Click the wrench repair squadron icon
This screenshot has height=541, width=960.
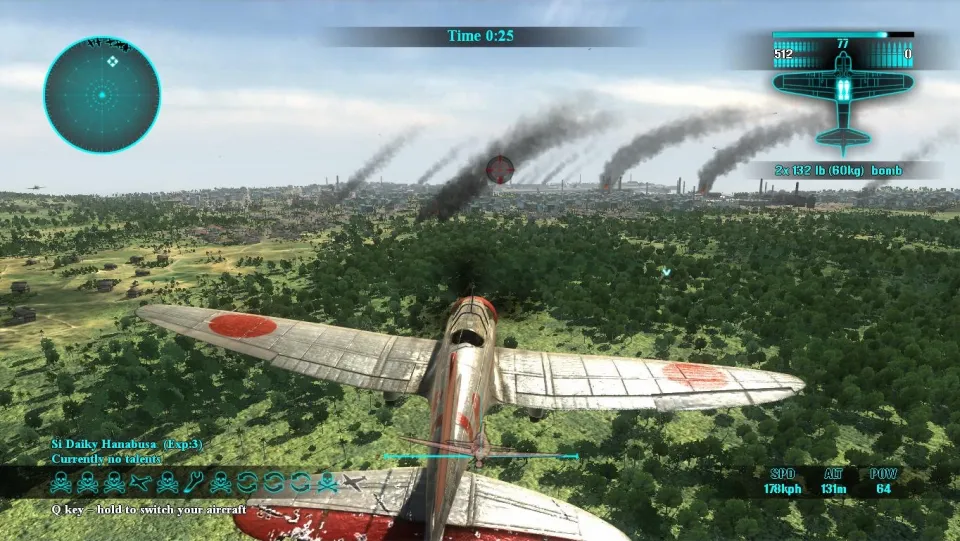tap(194, 484)
